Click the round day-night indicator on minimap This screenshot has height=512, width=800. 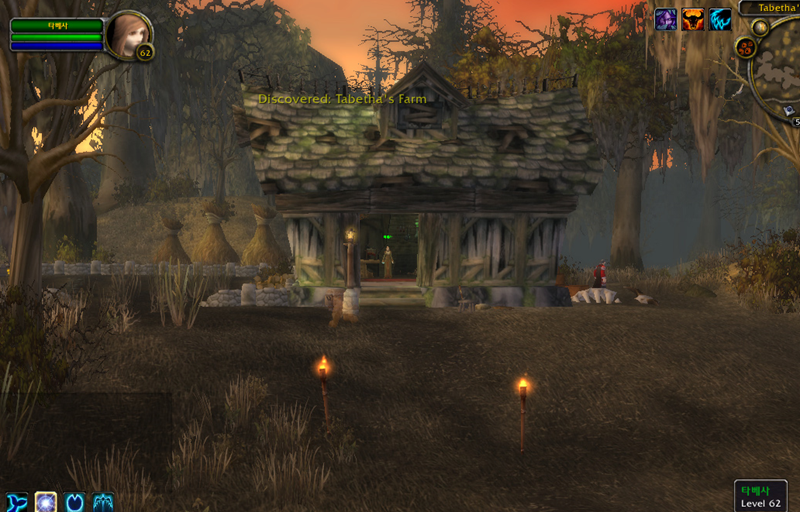pyautogui.click(x=760, y=27)
